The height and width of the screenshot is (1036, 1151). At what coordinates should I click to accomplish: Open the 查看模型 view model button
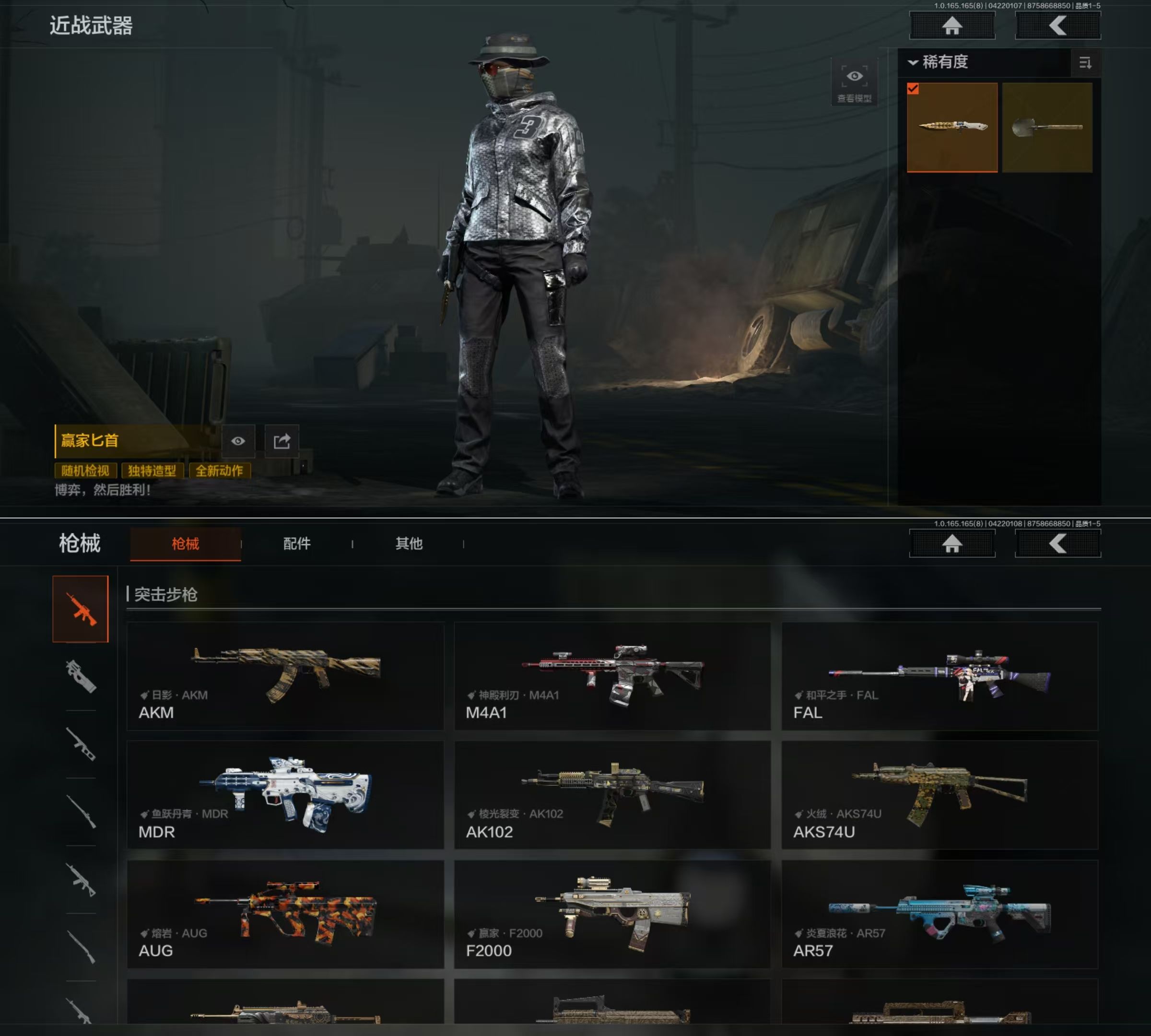[854, 83]
